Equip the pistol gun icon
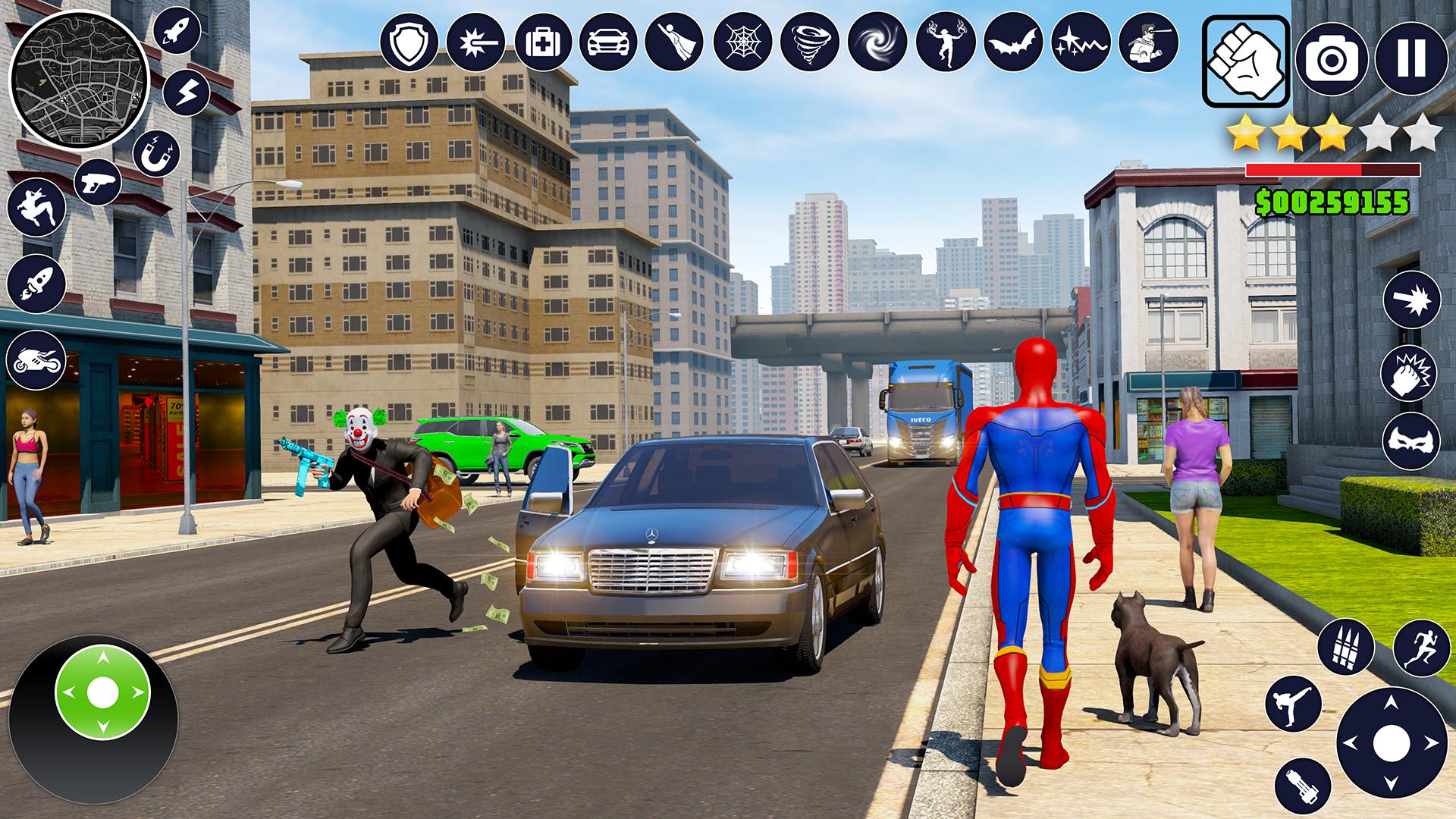This screenshot has width=1456, height=819. click(98, 184)
